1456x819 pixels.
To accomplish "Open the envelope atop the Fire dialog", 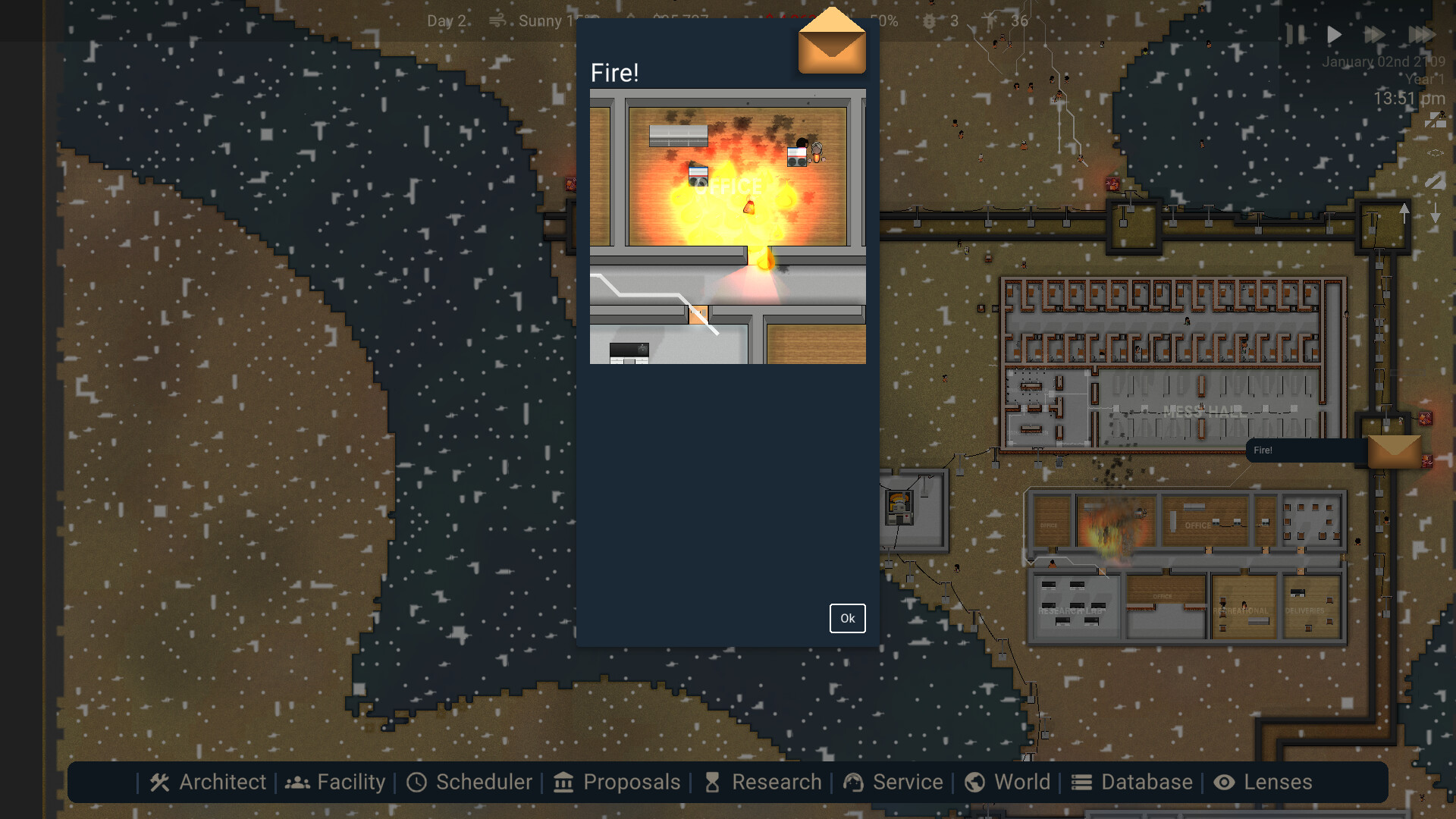I will [x=832, y=44].
